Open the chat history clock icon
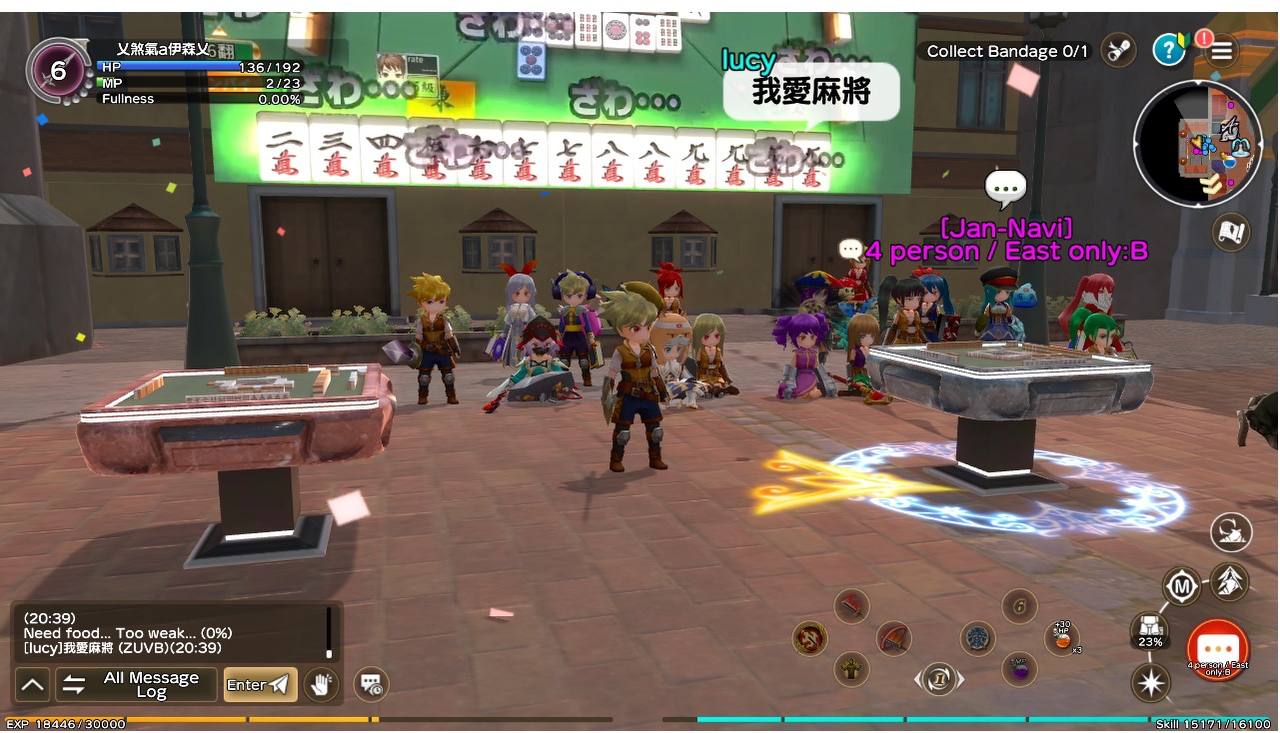Screen dimensions: 1280x733 click(x=371, y=685)
